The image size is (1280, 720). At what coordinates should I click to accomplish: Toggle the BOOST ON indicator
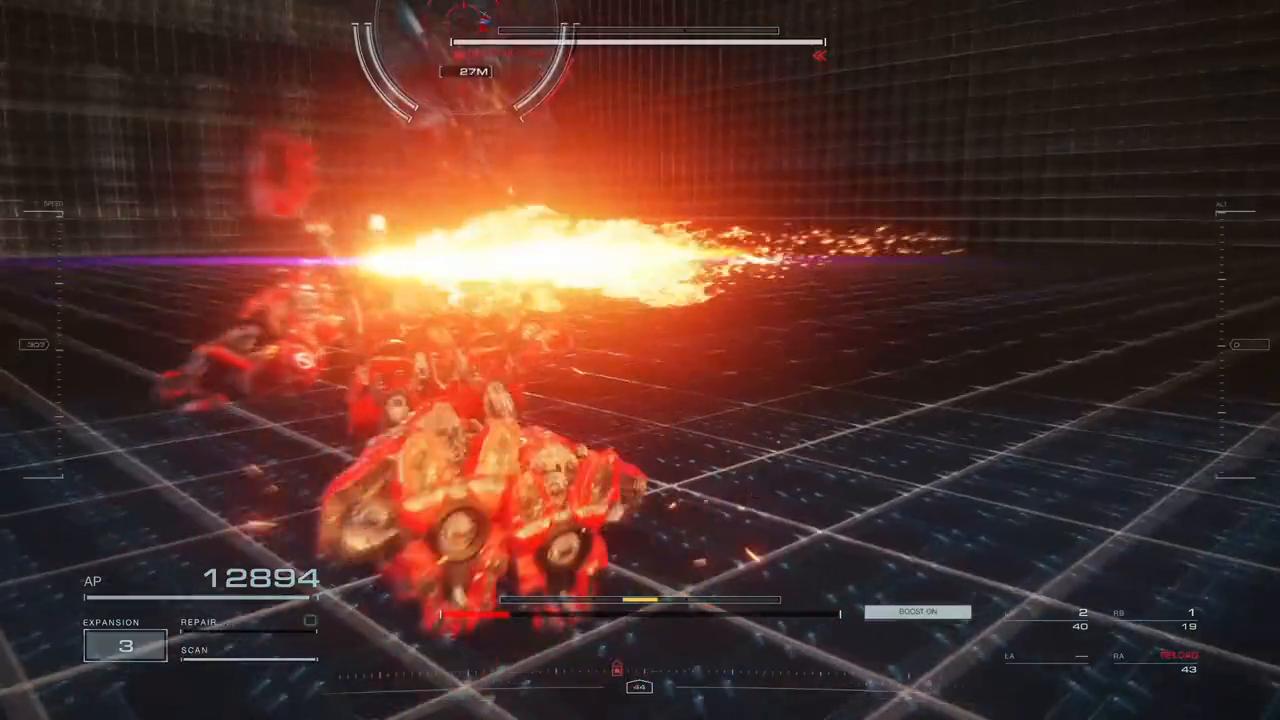[917, 612]
